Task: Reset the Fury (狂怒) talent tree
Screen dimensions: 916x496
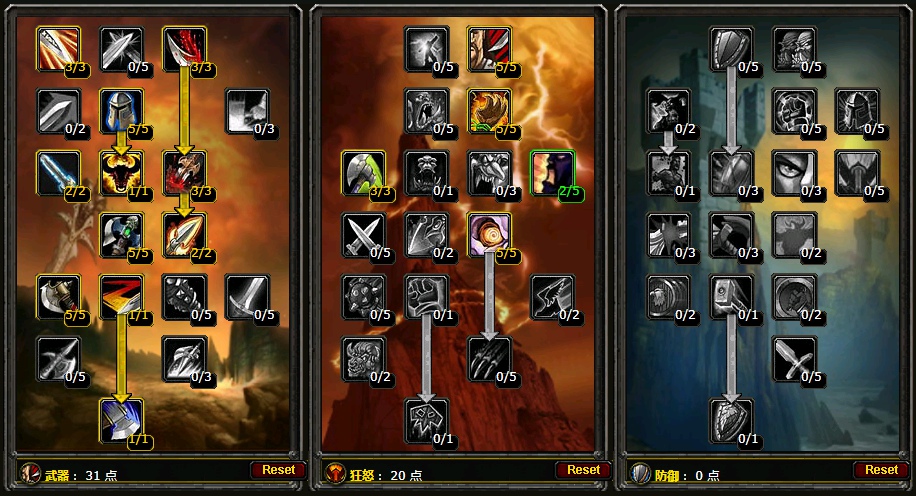Action: (x=583, y=469)
